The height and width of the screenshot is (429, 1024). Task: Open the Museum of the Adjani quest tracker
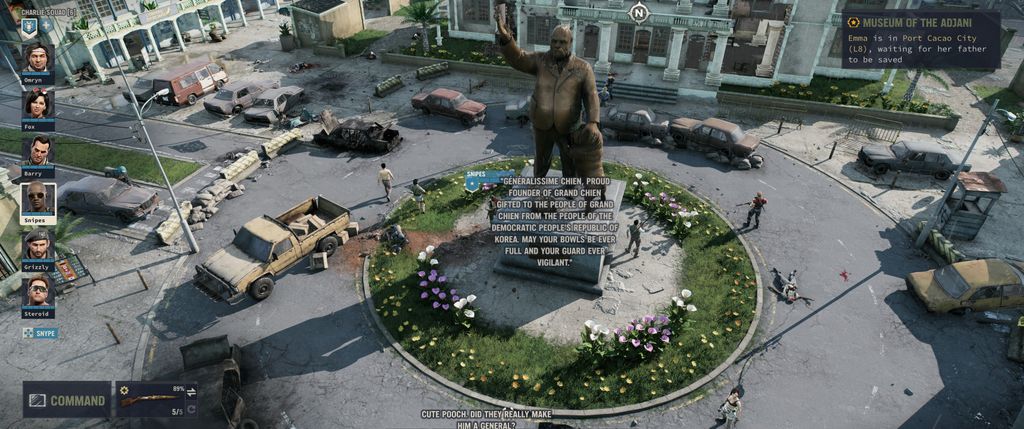click(x=920, y=39)
